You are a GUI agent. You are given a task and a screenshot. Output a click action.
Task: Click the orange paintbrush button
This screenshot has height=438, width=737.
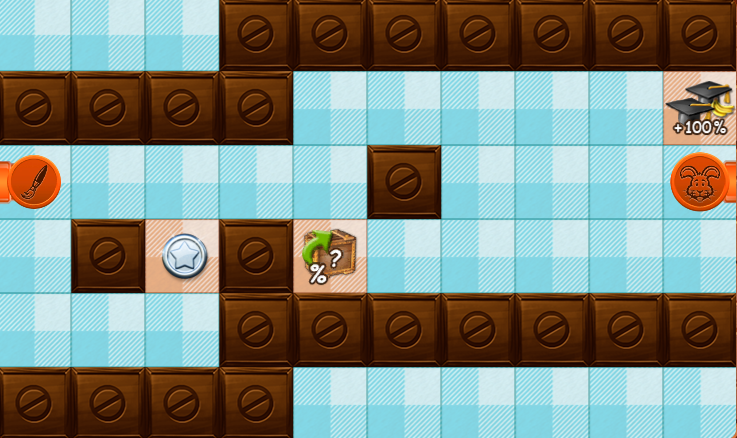33,182
